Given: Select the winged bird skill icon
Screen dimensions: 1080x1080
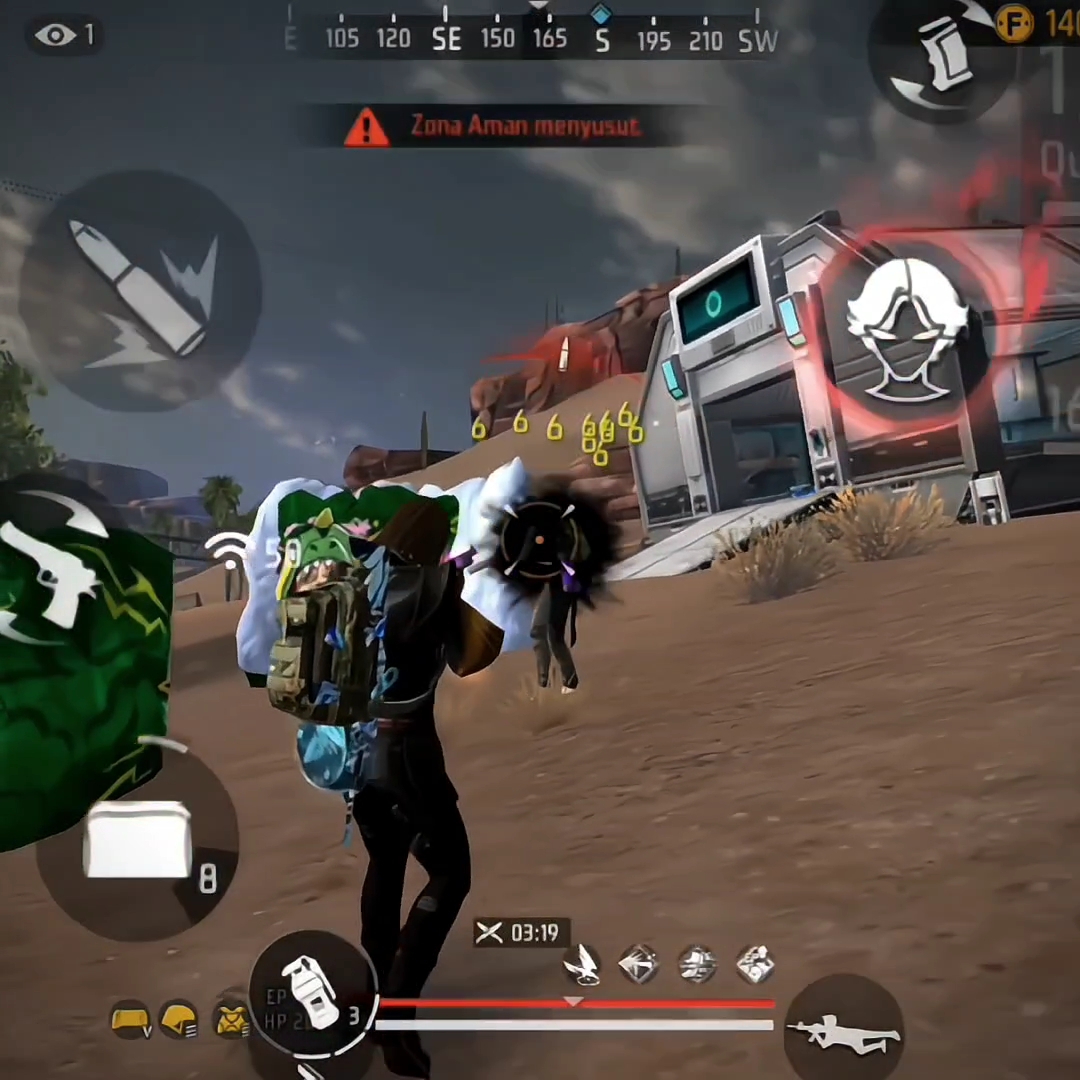Looking at the screenshot, I should click(582, 965).
